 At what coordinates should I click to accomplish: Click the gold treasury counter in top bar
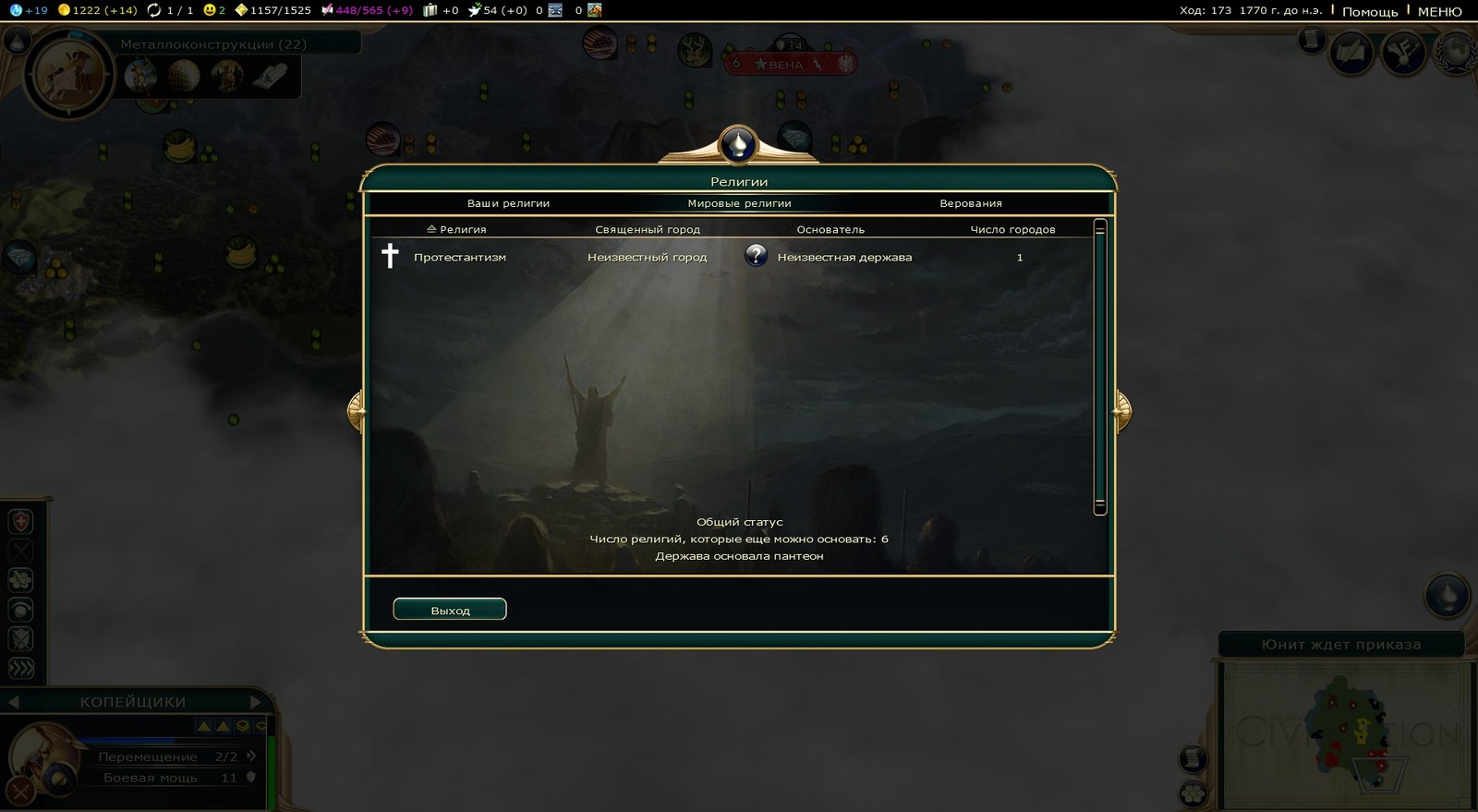click(x=97, y=10)
